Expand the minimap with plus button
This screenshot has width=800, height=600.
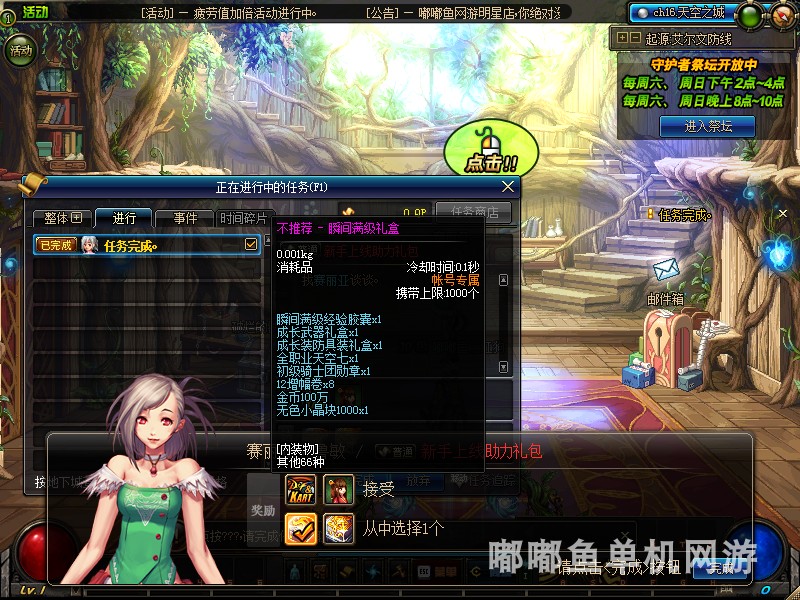point(623,38)
